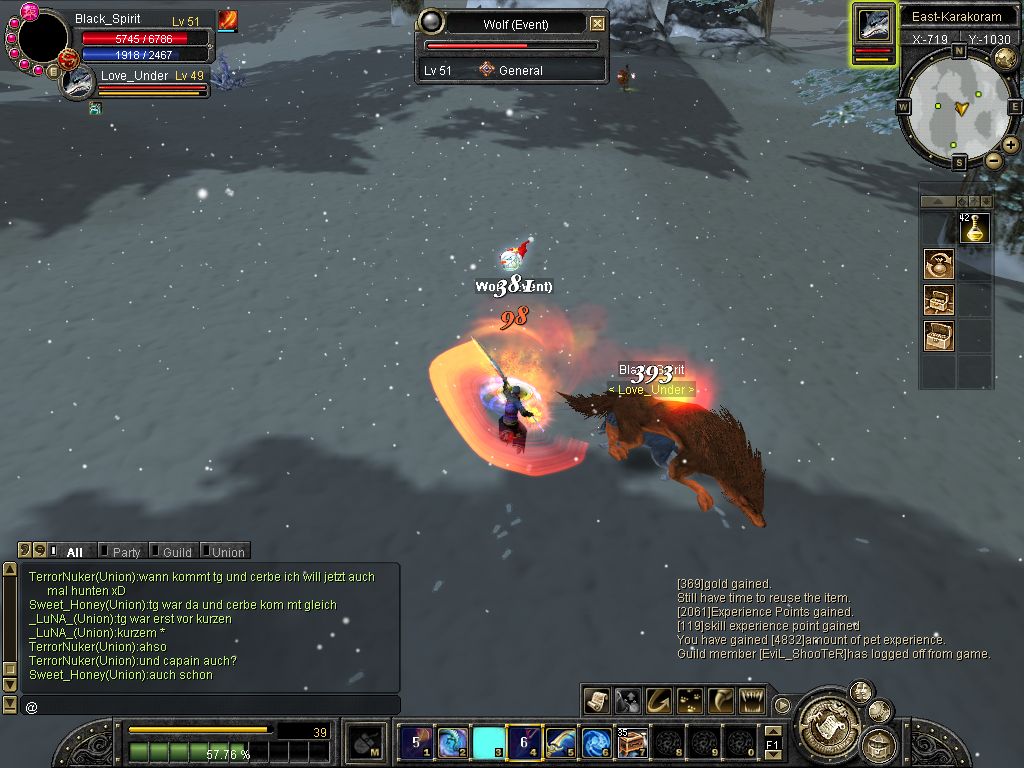Use the blade skill in hotbar slot 5
This screenshot has width=1024, height=768.
click(561, 742)
